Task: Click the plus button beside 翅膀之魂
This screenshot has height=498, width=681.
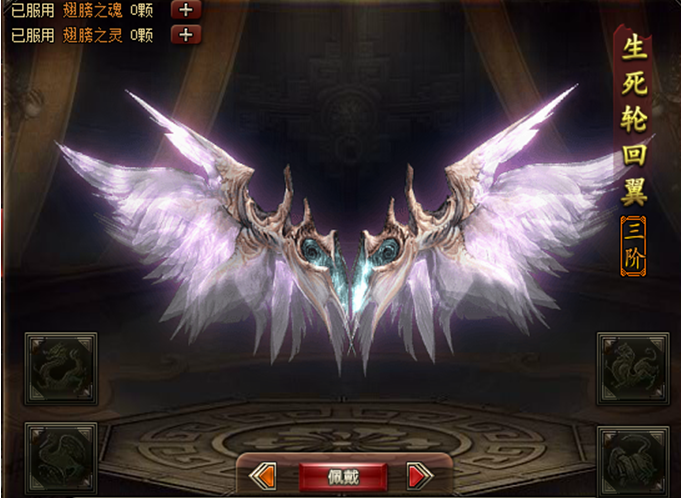Action: pos(187,10)
